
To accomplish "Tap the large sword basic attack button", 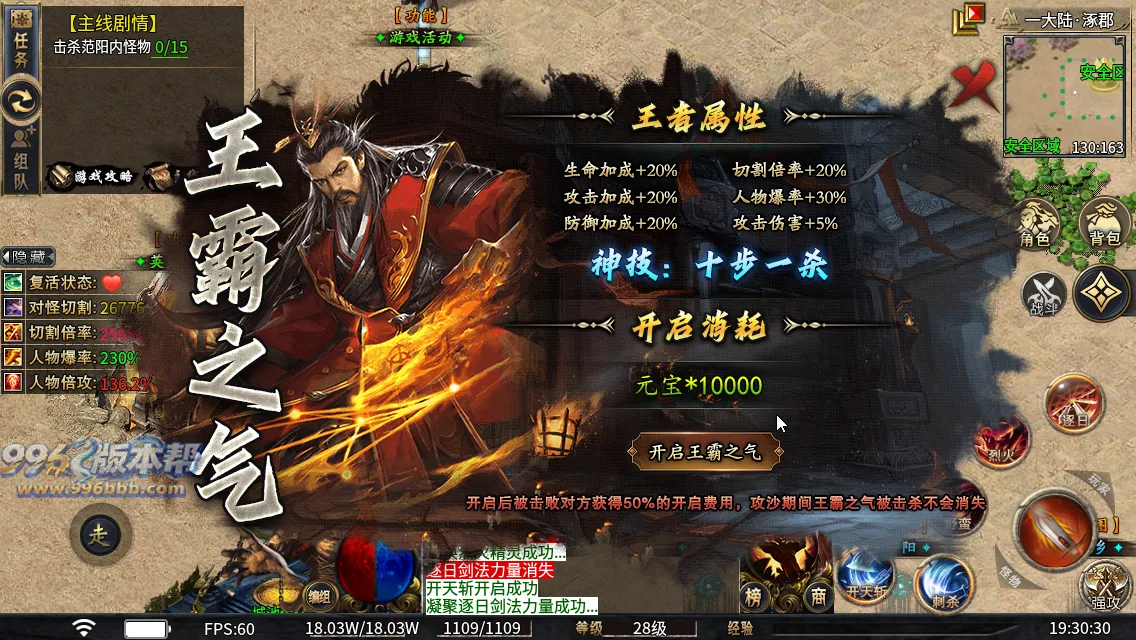I will 1055,525.
